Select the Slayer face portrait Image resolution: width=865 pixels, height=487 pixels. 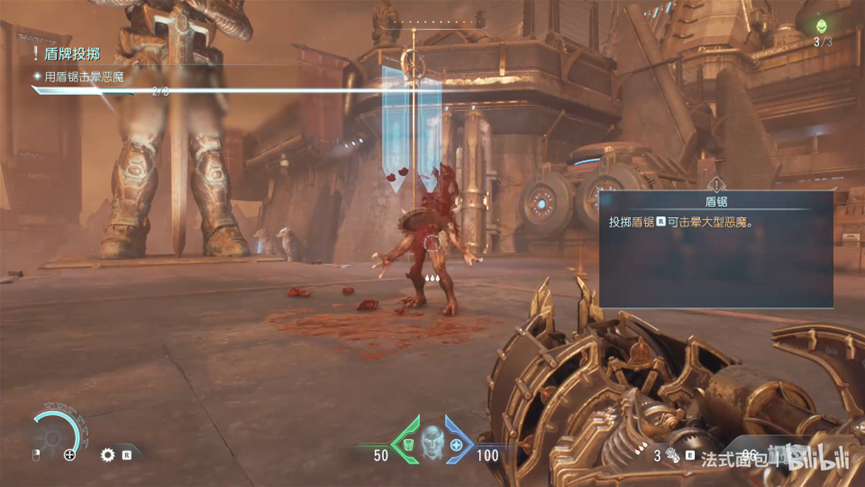[x=431, y=438]
